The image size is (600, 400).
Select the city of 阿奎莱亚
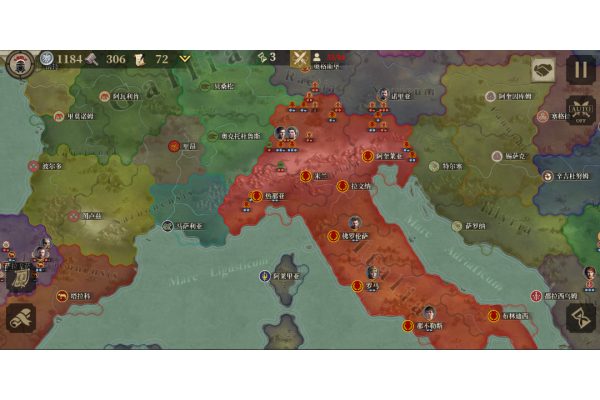pos(368,156)
